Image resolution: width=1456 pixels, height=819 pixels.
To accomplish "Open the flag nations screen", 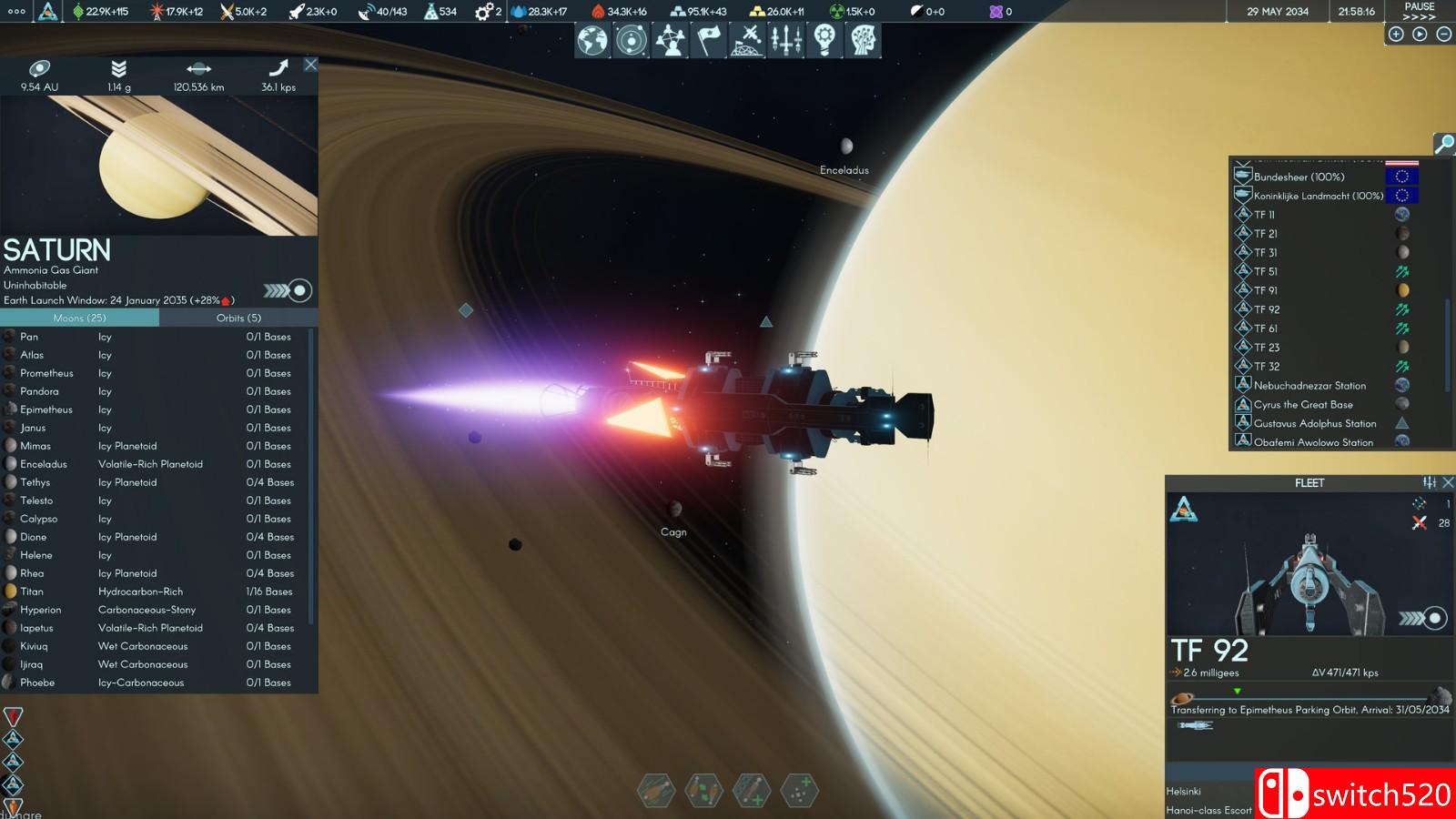I will pos(709,40).
